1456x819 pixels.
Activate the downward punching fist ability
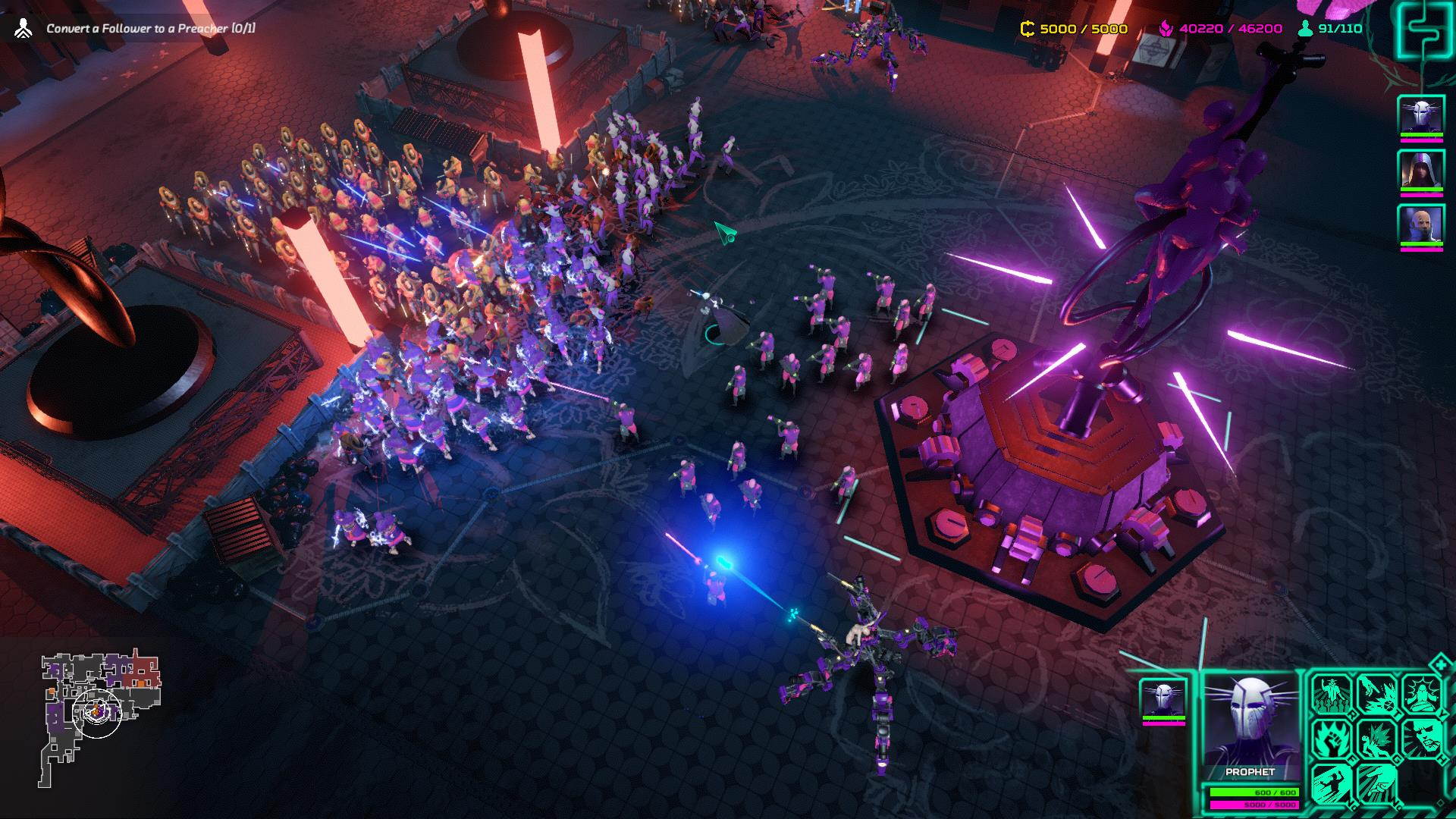coord(1376,783)
